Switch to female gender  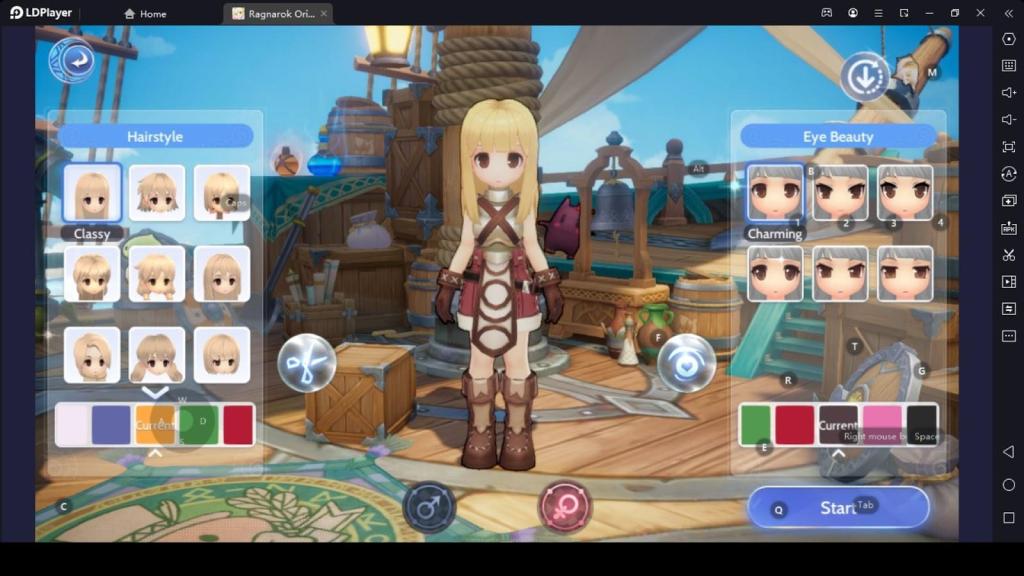[565, 506]
